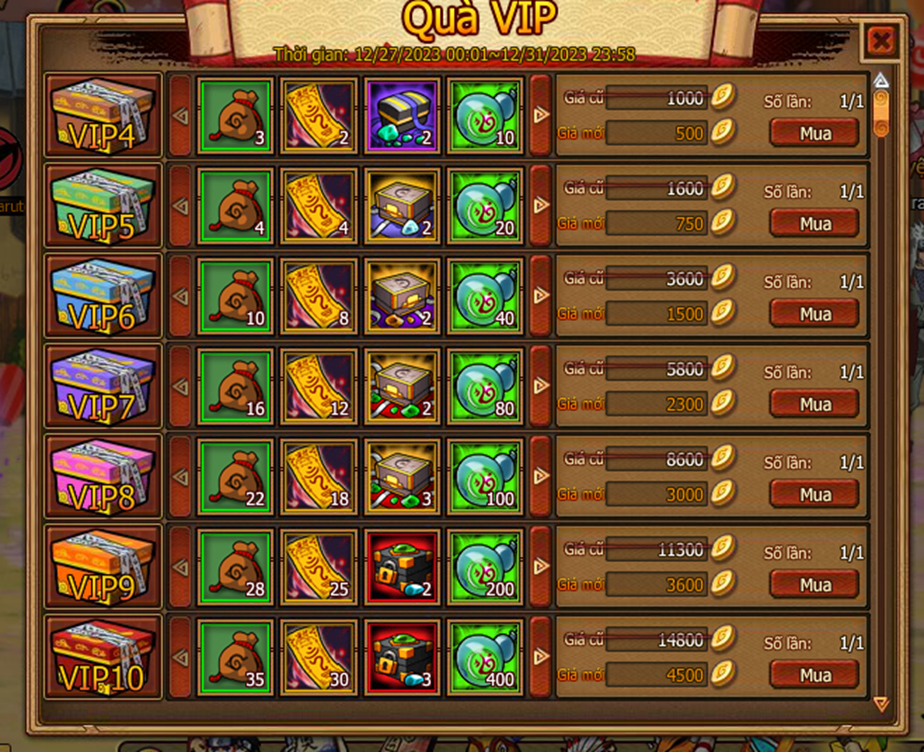Show previous rewards in the VIP6 row

(x=180, y=296)
